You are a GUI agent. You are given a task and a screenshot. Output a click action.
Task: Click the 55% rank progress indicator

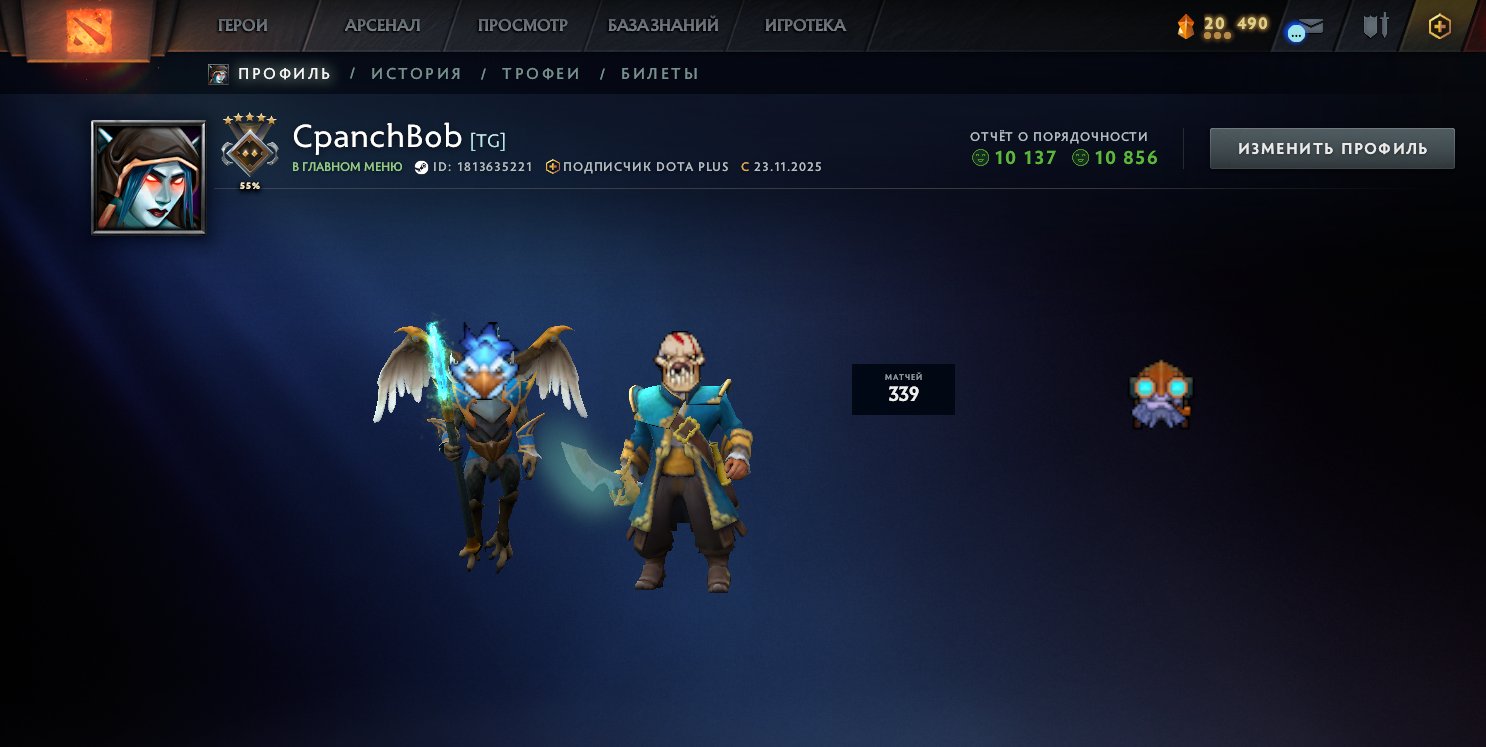click(249, 184)
